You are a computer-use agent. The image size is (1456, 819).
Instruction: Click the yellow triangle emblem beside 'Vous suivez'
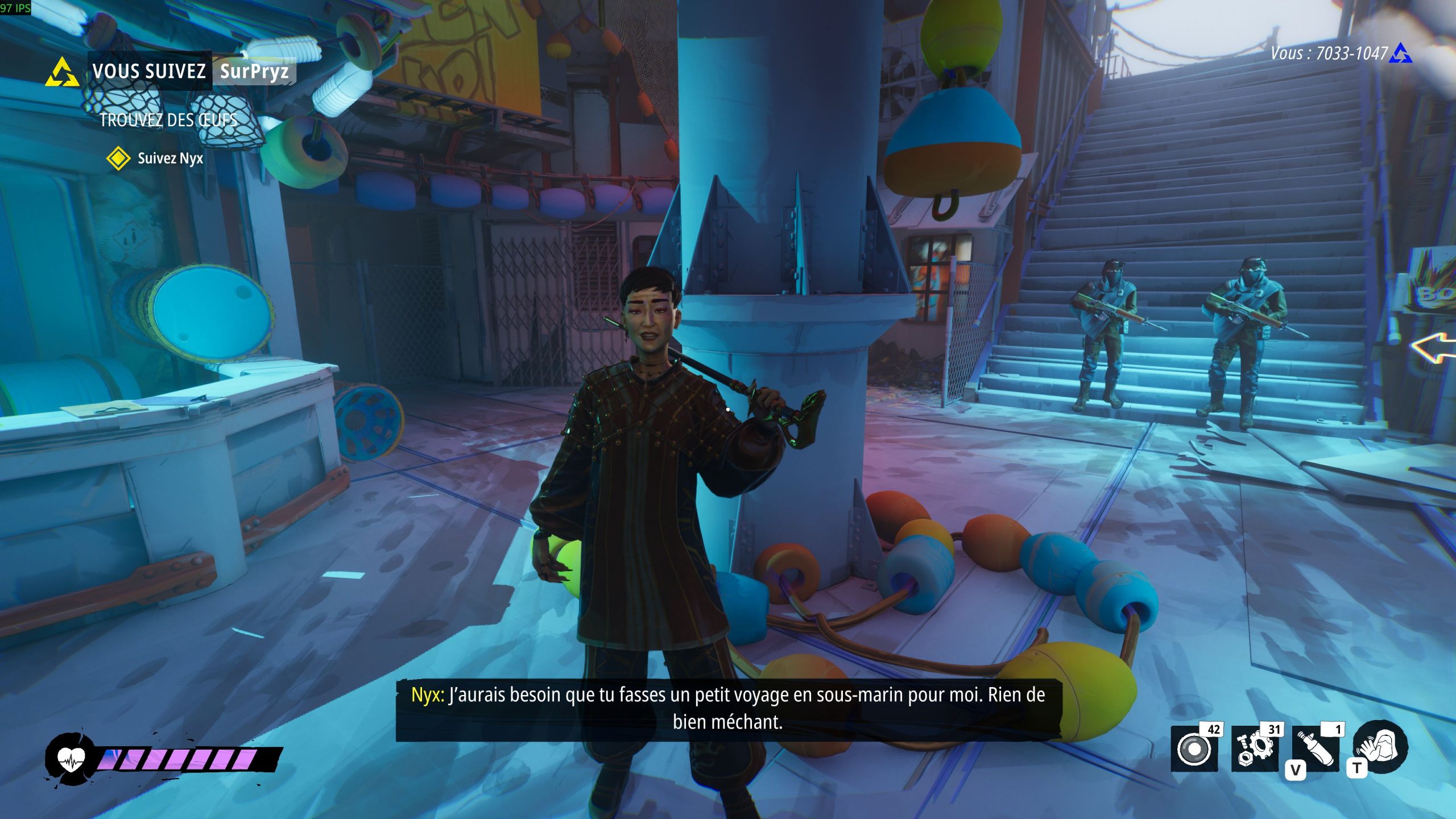point(62,73)
